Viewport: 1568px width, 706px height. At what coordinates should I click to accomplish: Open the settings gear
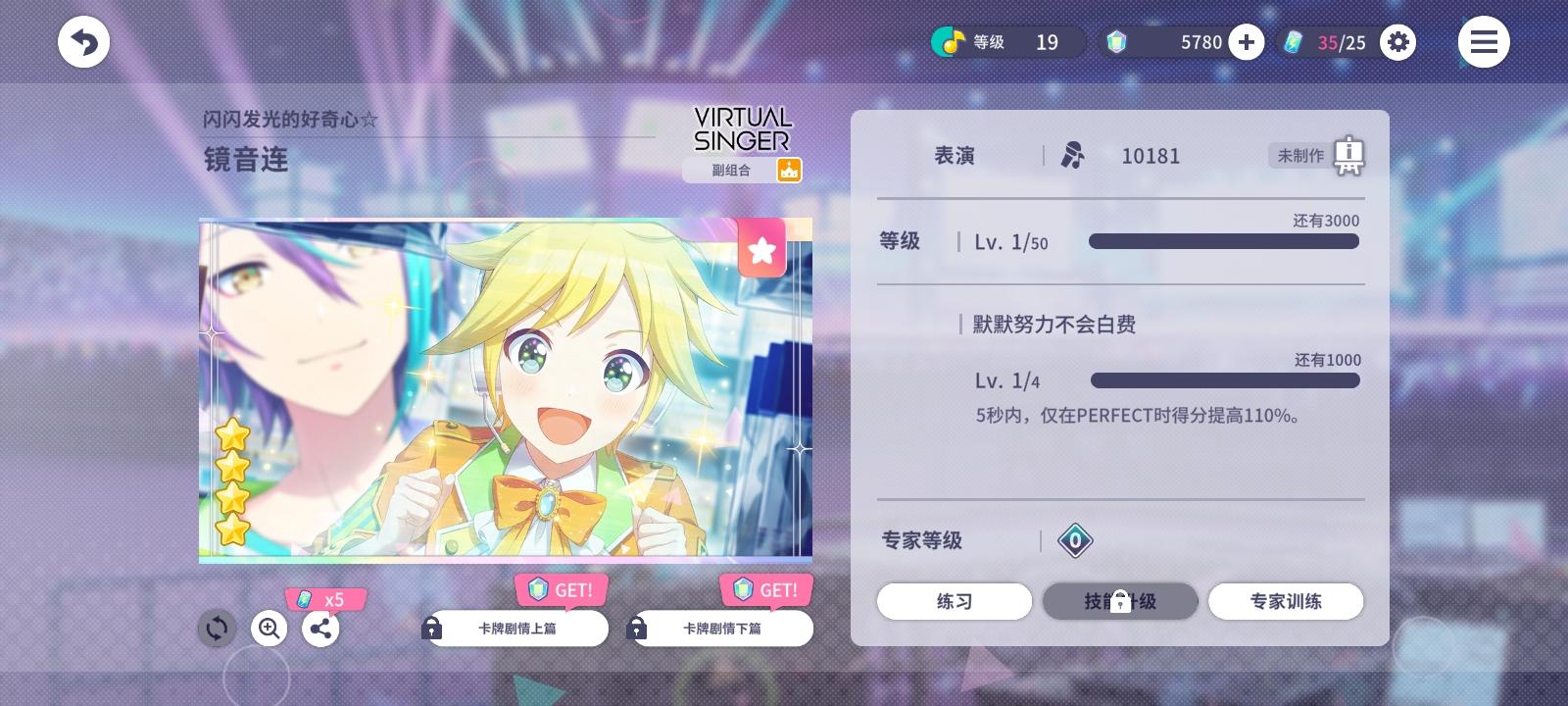tap(1398, 42)
